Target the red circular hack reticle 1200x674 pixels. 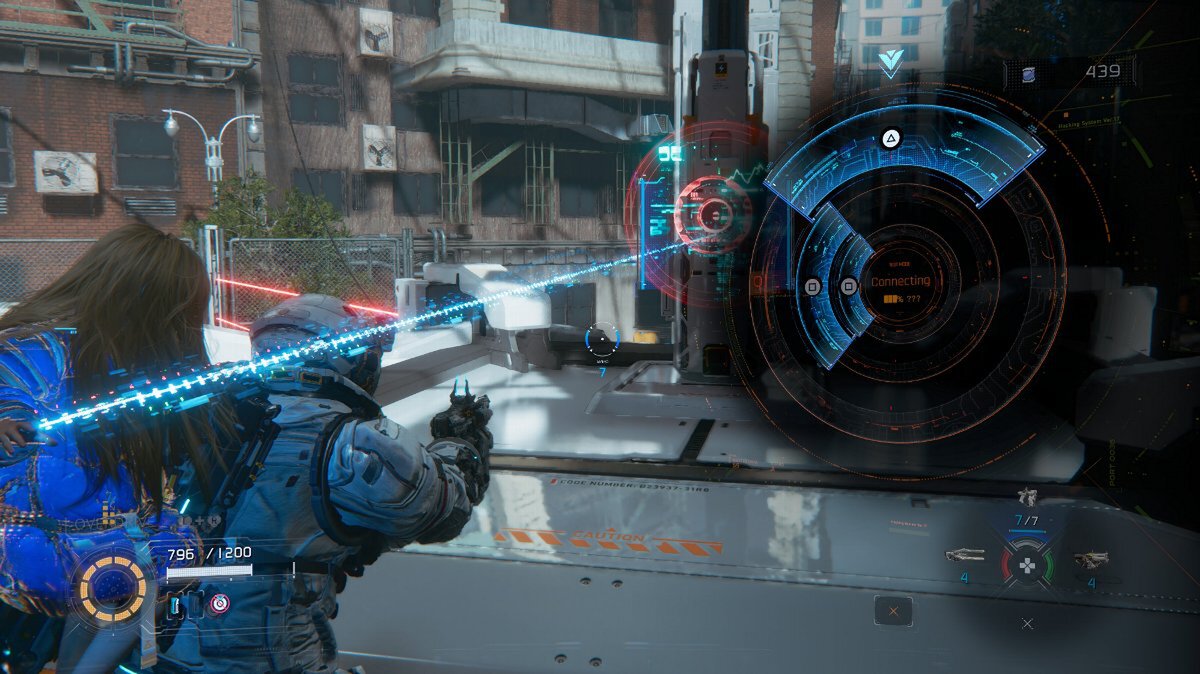pos(713,212)
